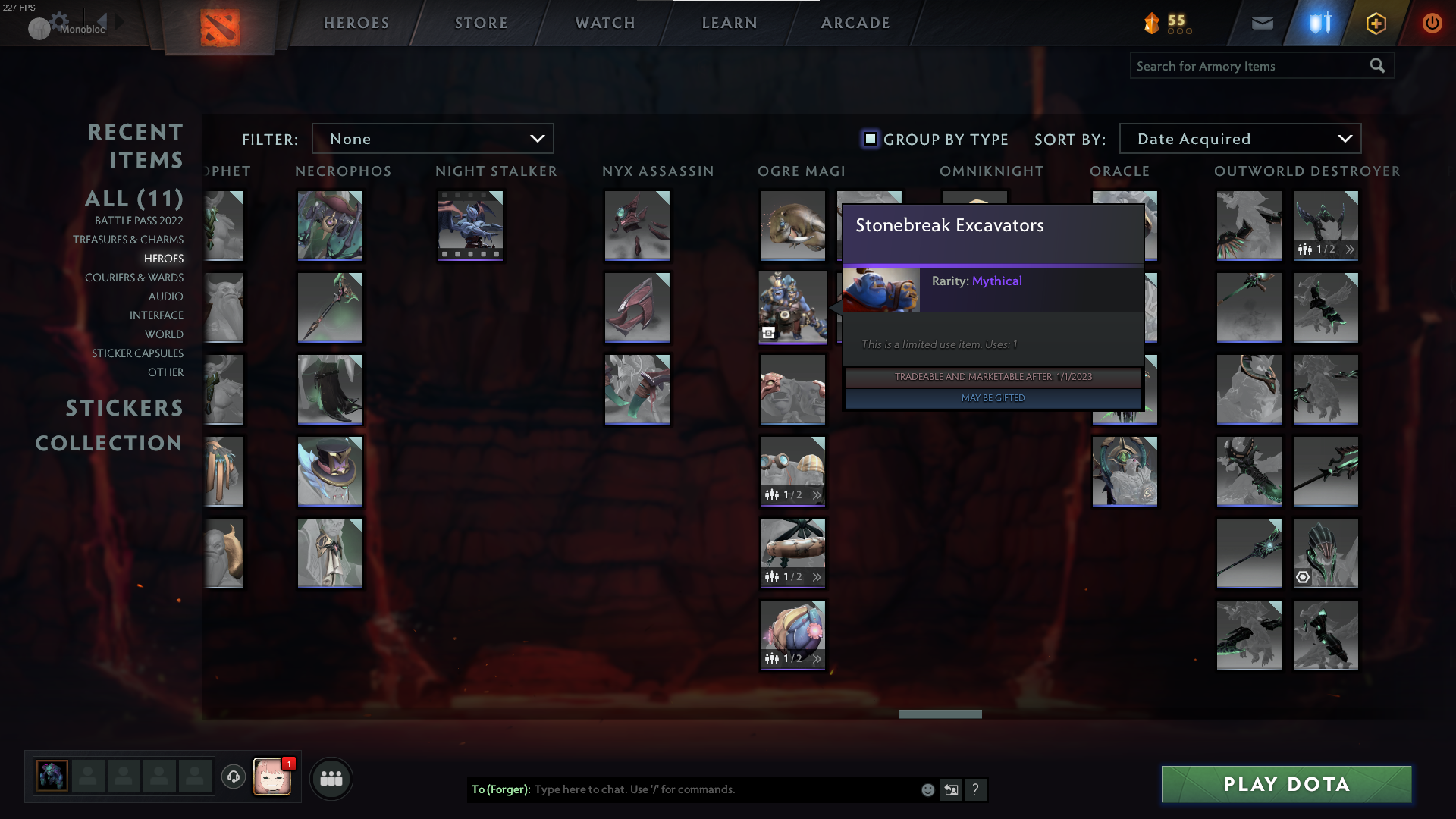Screen dimensions: 1456x819
Task: Click the settings gear near profile
Action: point(58,20)
